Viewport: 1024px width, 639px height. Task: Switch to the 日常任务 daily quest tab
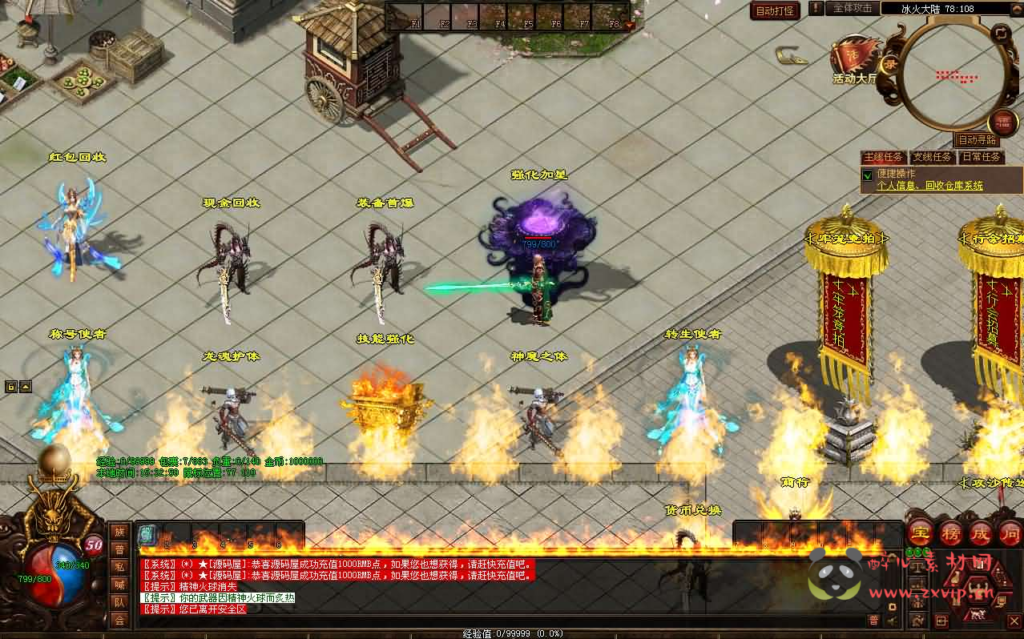pyautogui.click(x=981, y=157)
